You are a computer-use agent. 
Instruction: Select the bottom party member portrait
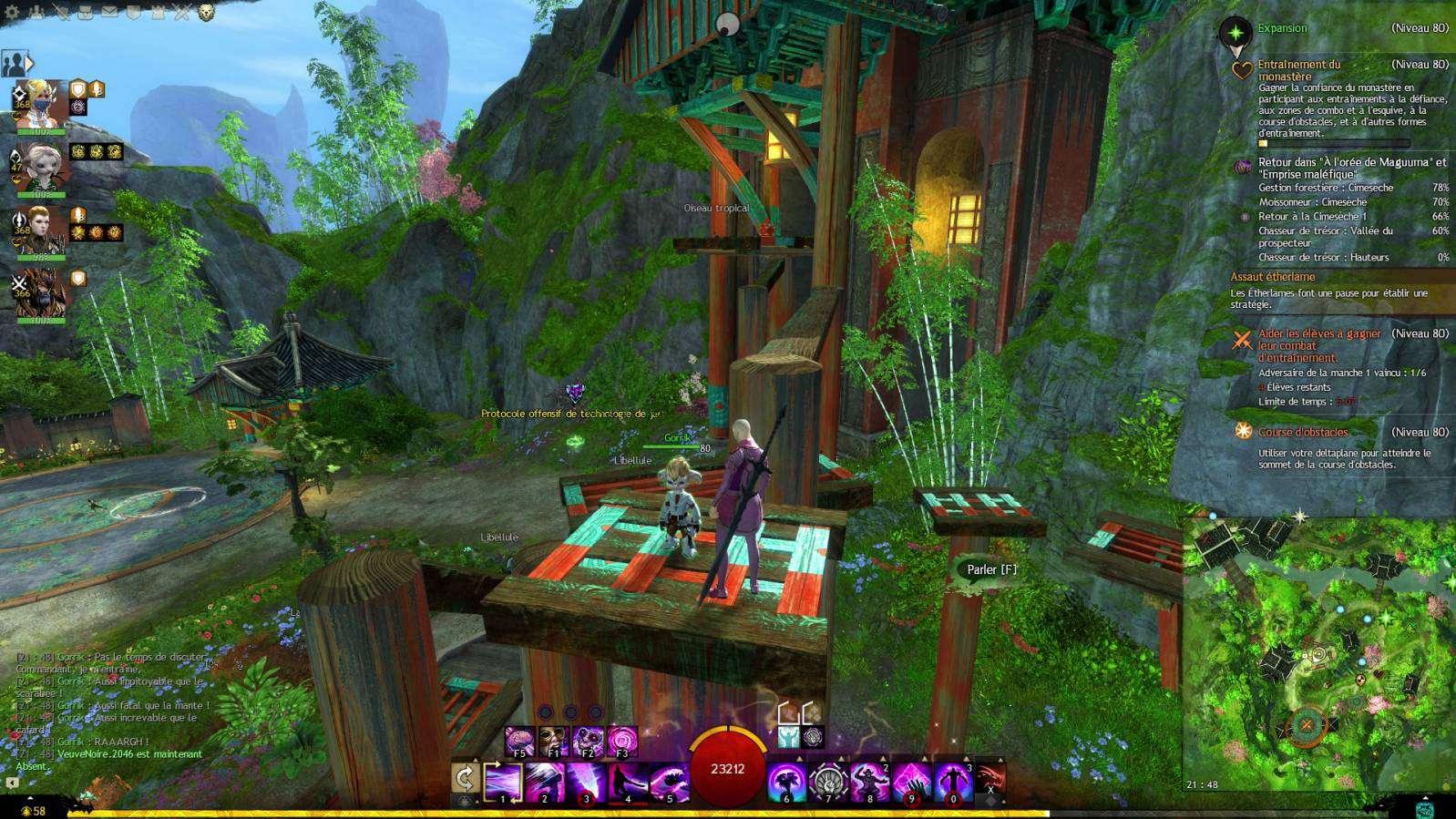tap(39, 294)
